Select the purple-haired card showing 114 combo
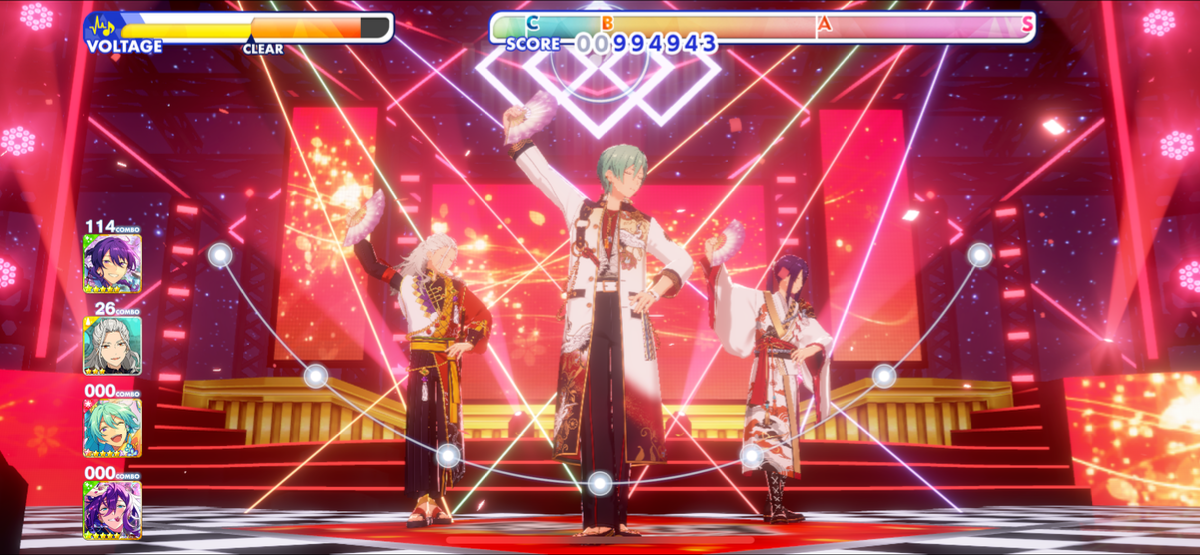 pos(112,263)
